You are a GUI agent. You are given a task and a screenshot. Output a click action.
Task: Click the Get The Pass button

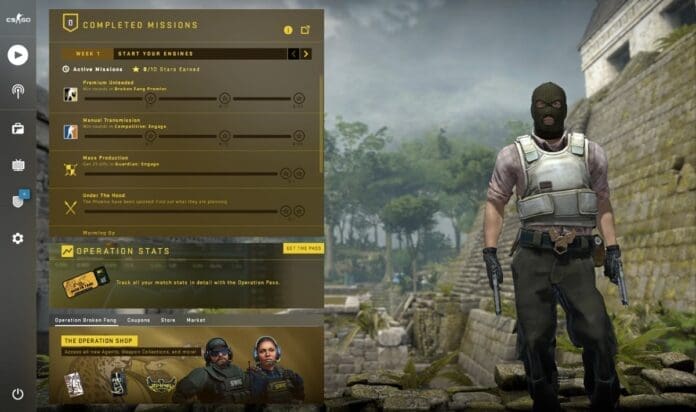tap(303, 248)
